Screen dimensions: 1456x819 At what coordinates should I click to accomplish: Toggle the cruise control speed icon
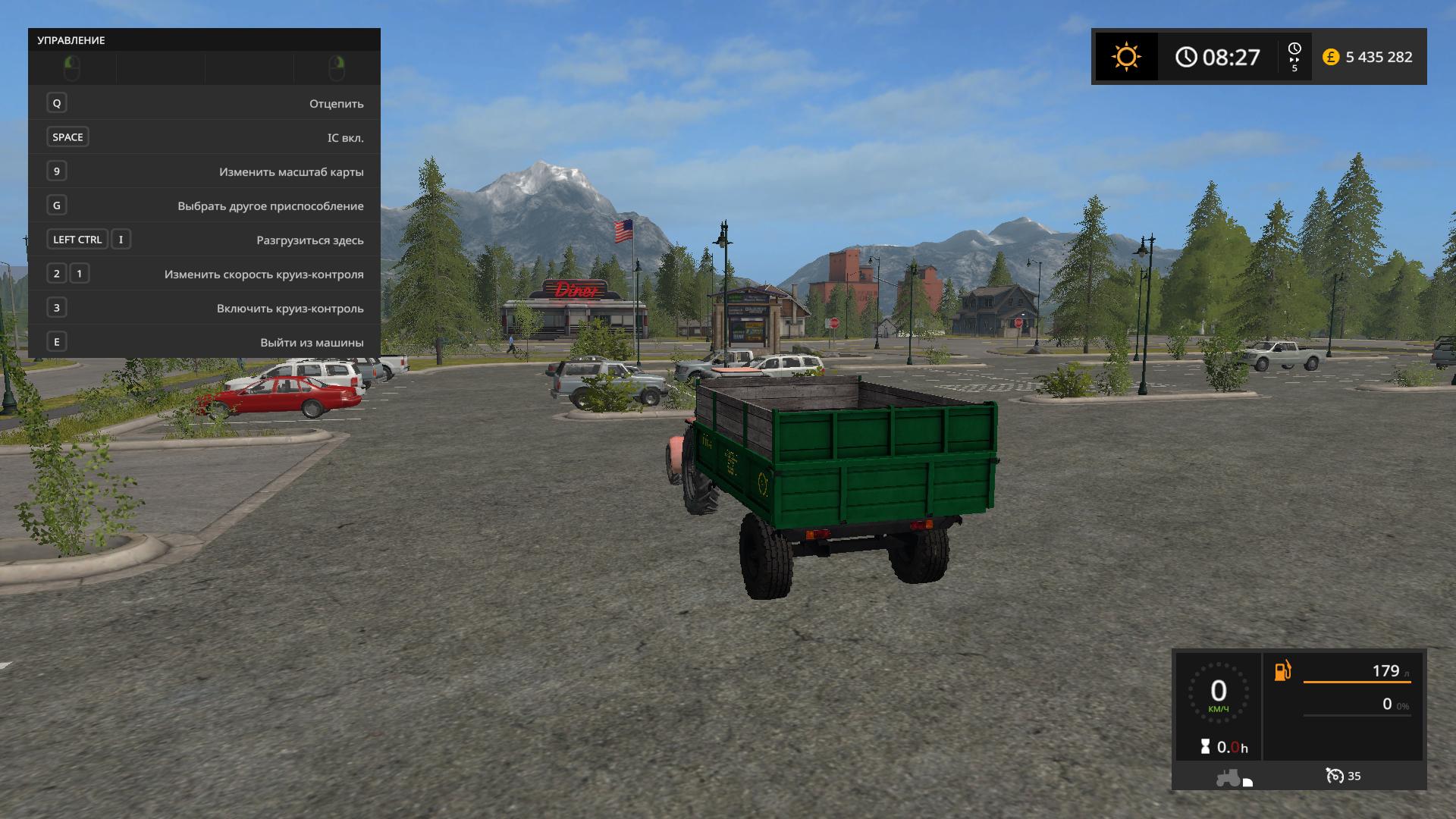pos(1334,776)
